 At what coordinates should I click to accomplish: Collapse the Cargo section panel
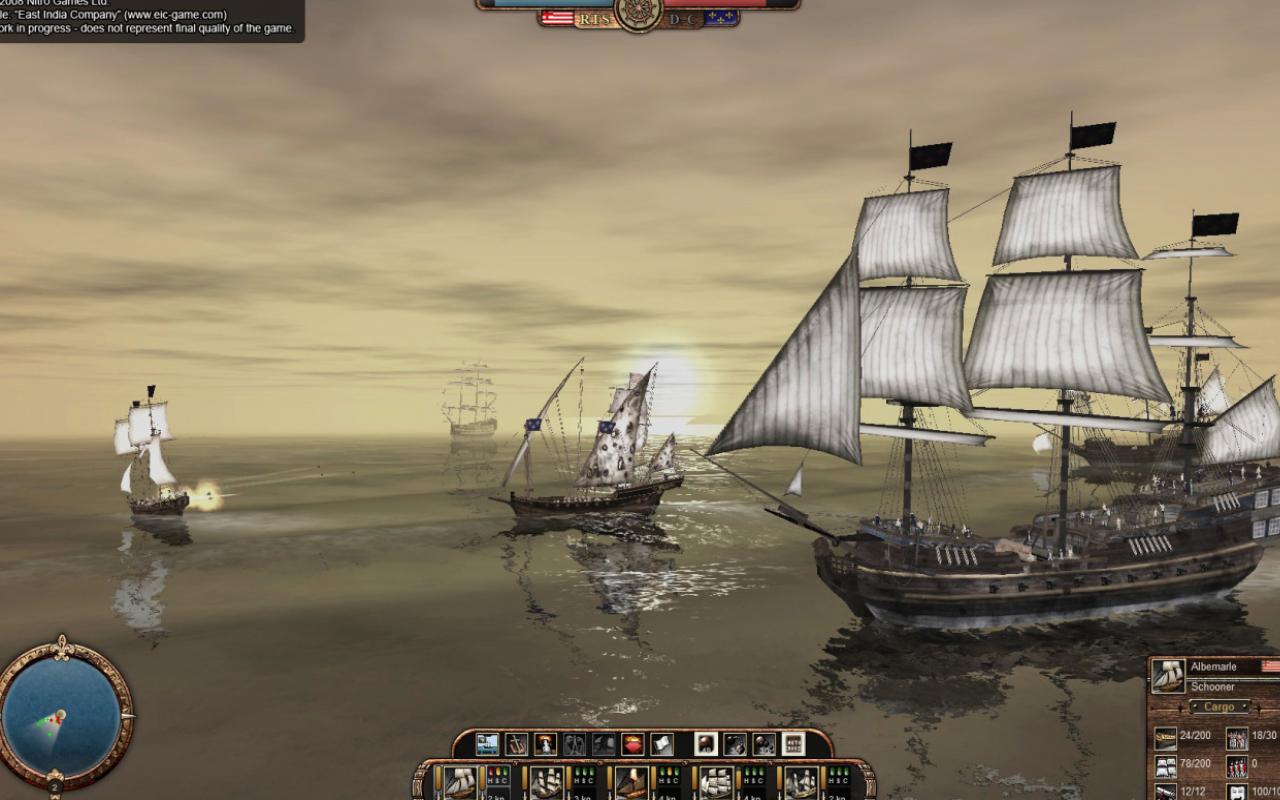coord(1220,706)
